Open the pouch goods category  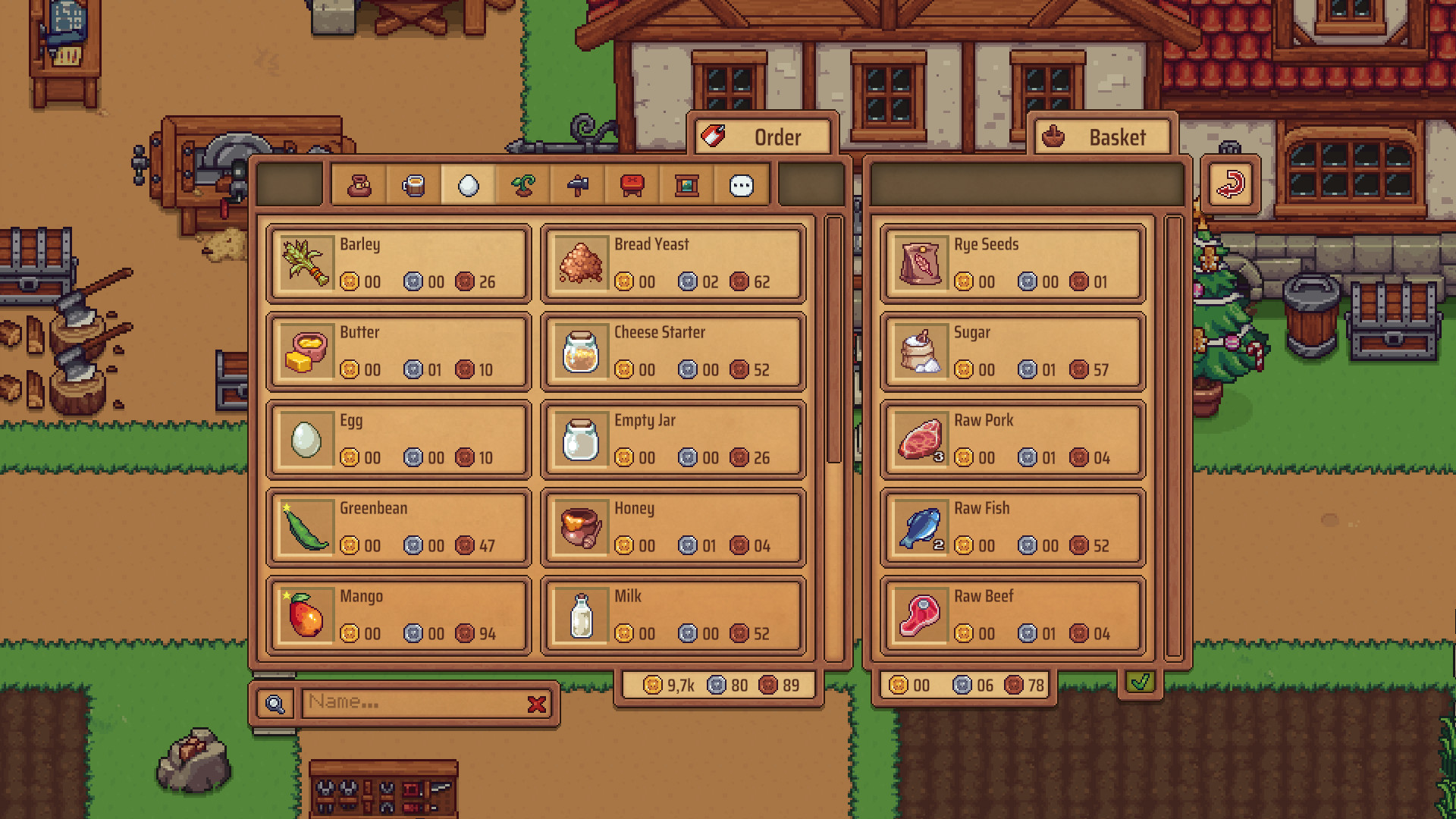[359, 184]
